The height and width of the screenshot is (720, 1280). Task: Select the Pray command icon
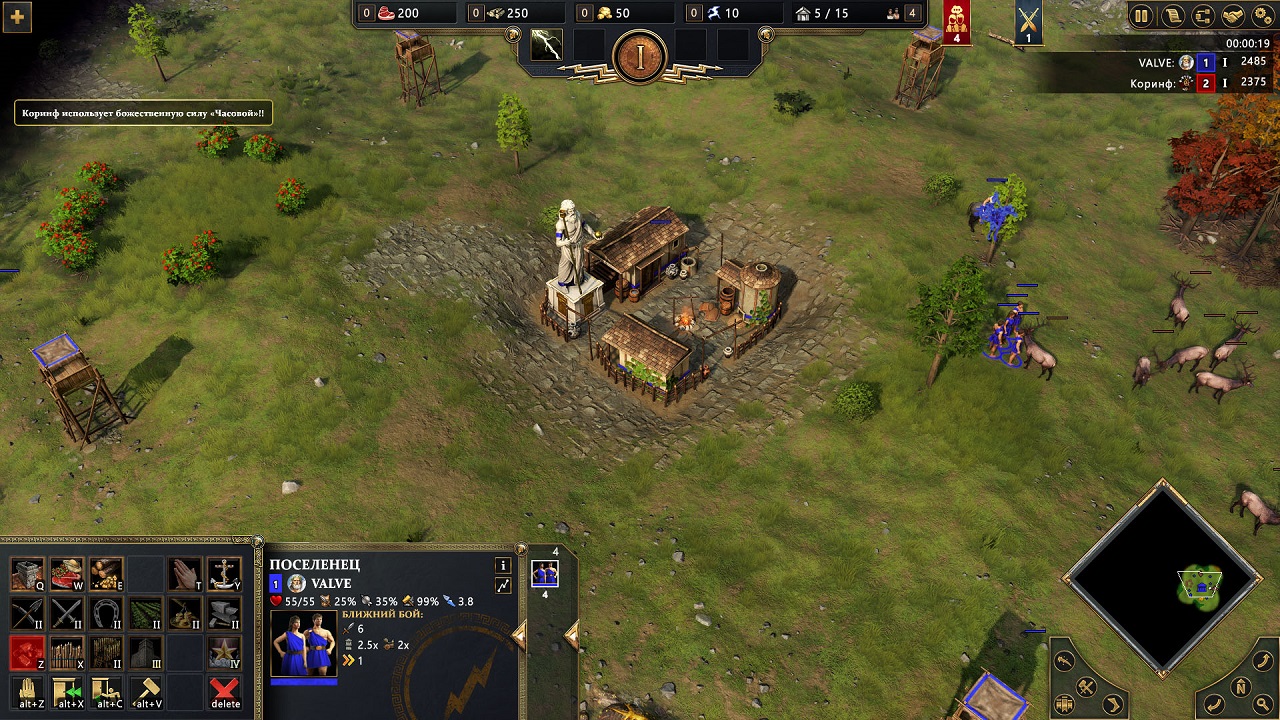(186, 572)
